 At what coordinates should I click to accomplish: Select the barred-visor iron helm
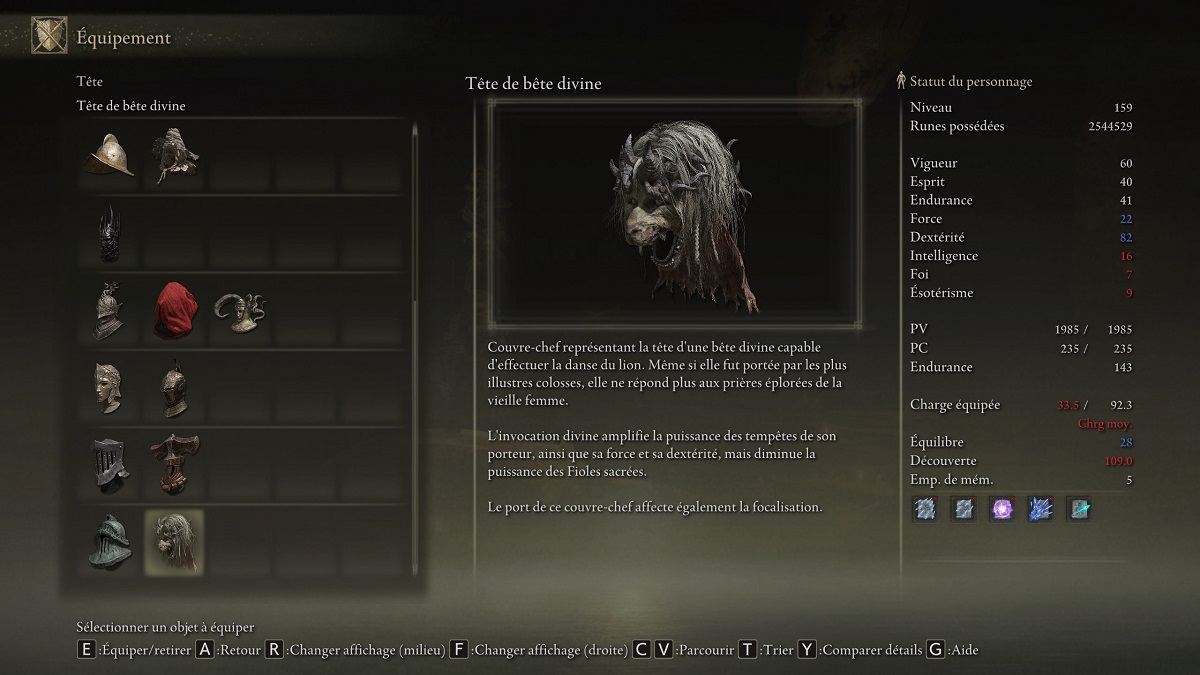[109, 464]
